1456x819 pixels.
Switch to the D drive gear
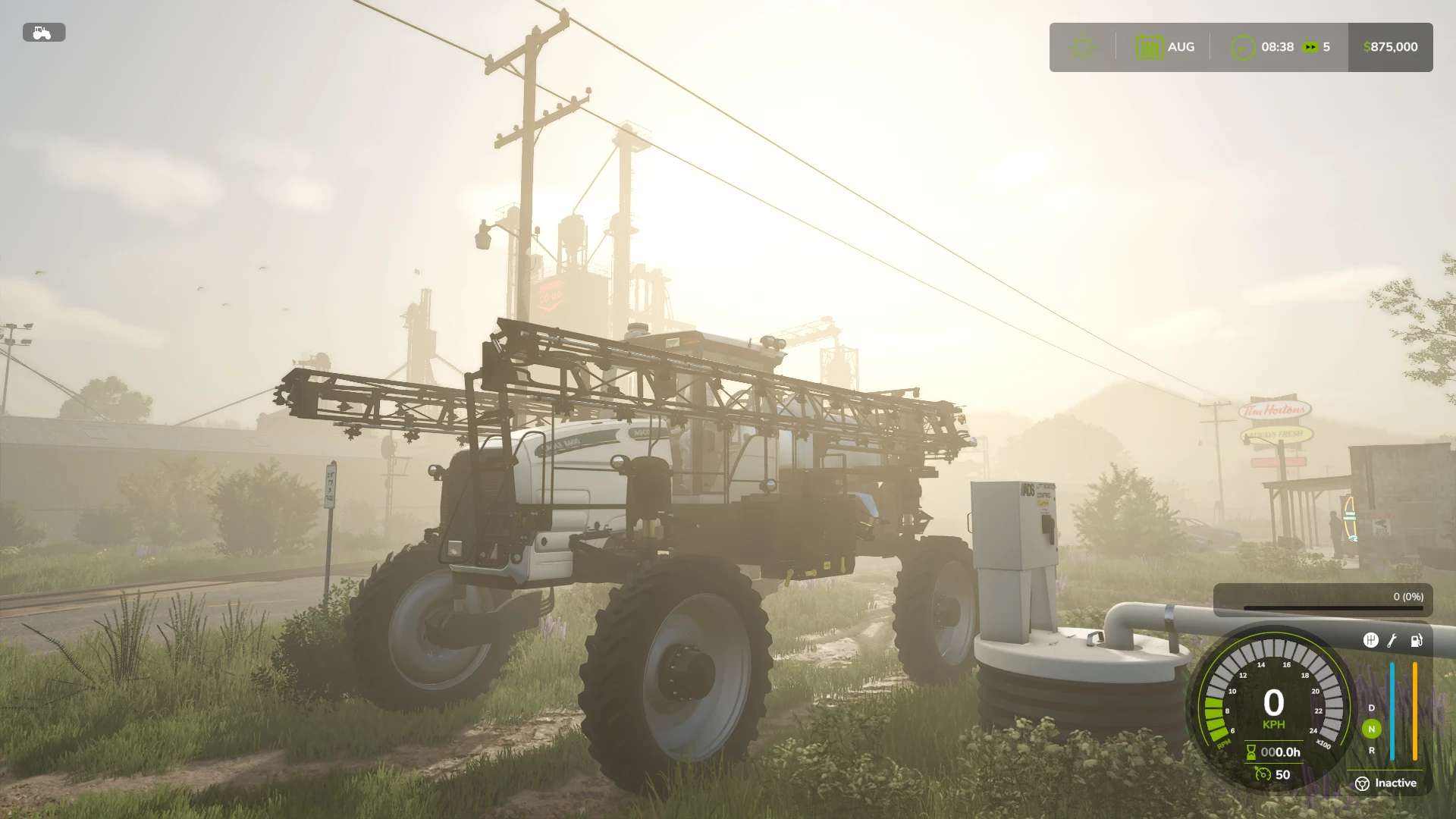click(1372, 708)
